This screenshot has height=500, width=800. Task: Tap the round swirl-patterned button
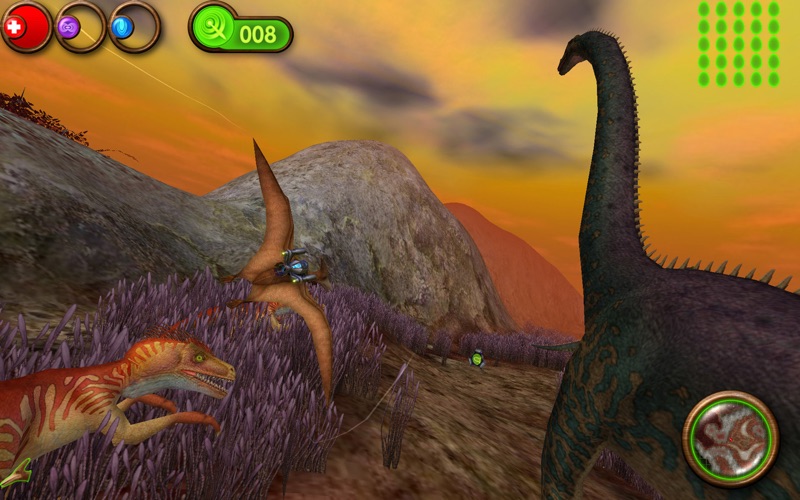[x=730, y=438]
